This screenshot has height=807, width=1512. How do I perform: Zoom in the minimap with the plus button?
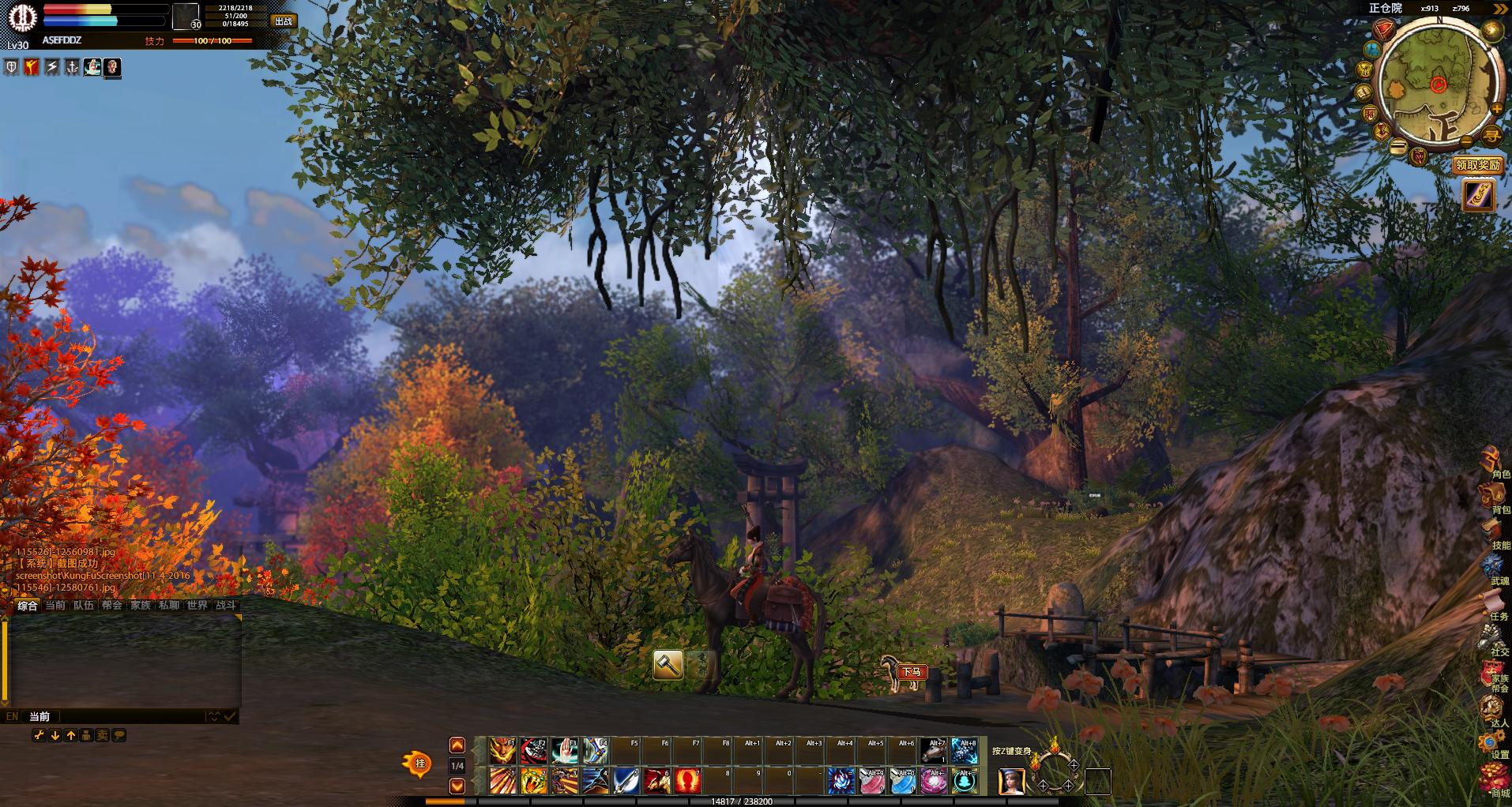pyautogui.click(x=1496, y=109)
